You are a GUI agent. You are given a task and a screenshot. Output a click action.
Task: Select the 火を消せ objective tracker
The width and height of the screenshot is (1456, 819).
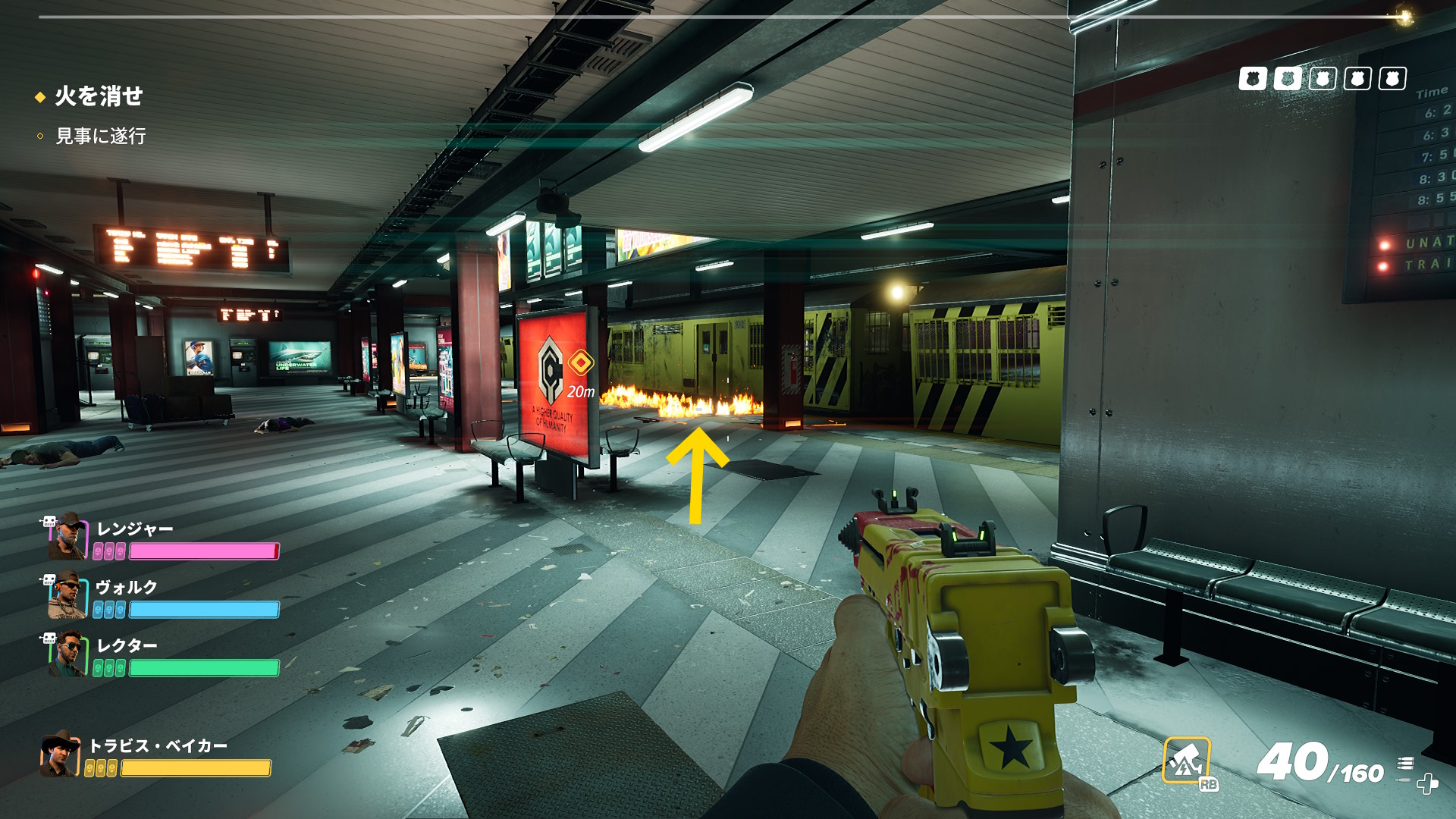(99, 96)
